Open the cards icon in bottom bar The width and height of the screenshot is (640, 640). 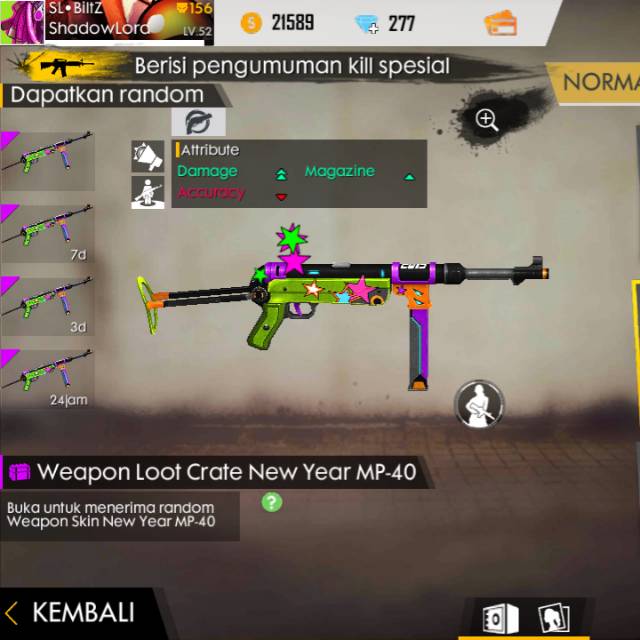pos(552,618)
